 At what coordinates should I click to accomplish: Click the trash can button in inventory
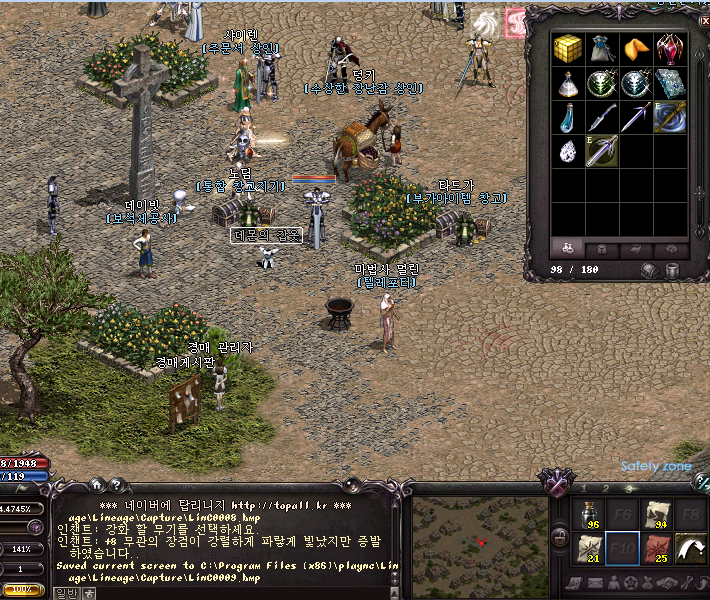[673, 271]
